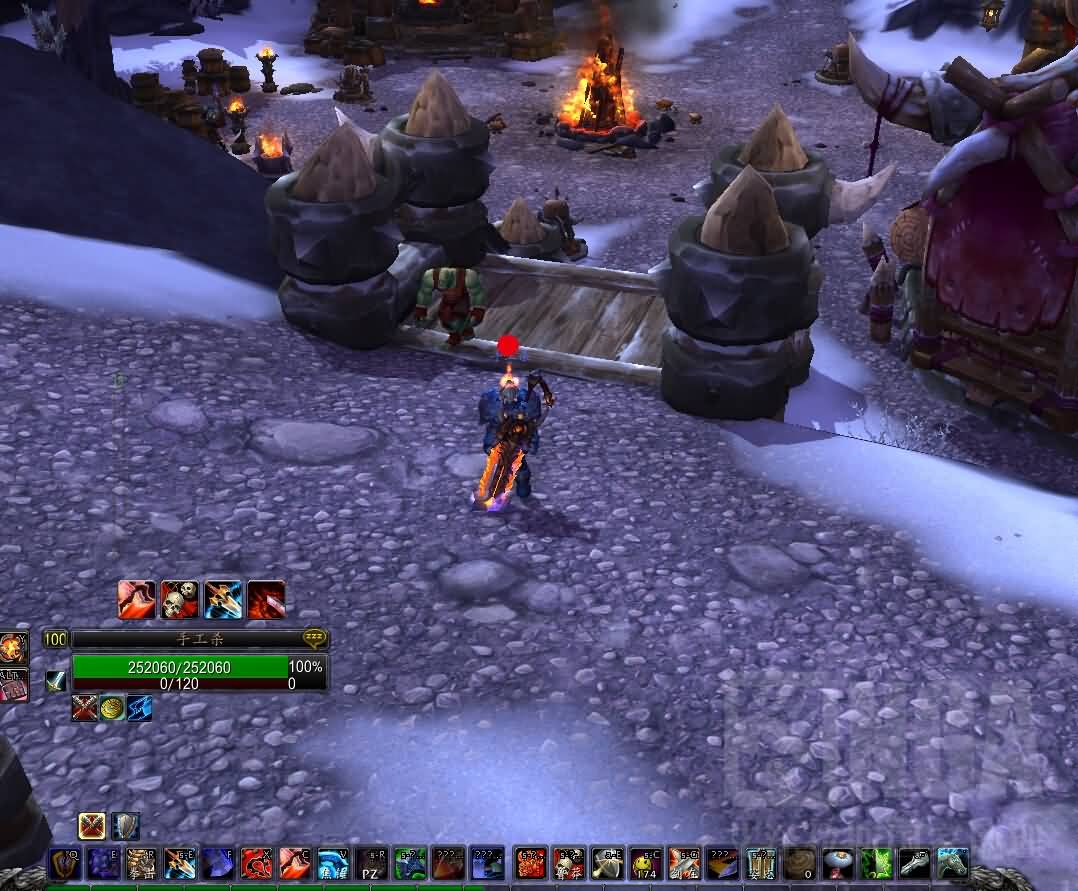Activate the skull ability on the right bar
This screenshot has height=891, width=1078.
click(569, 864)
